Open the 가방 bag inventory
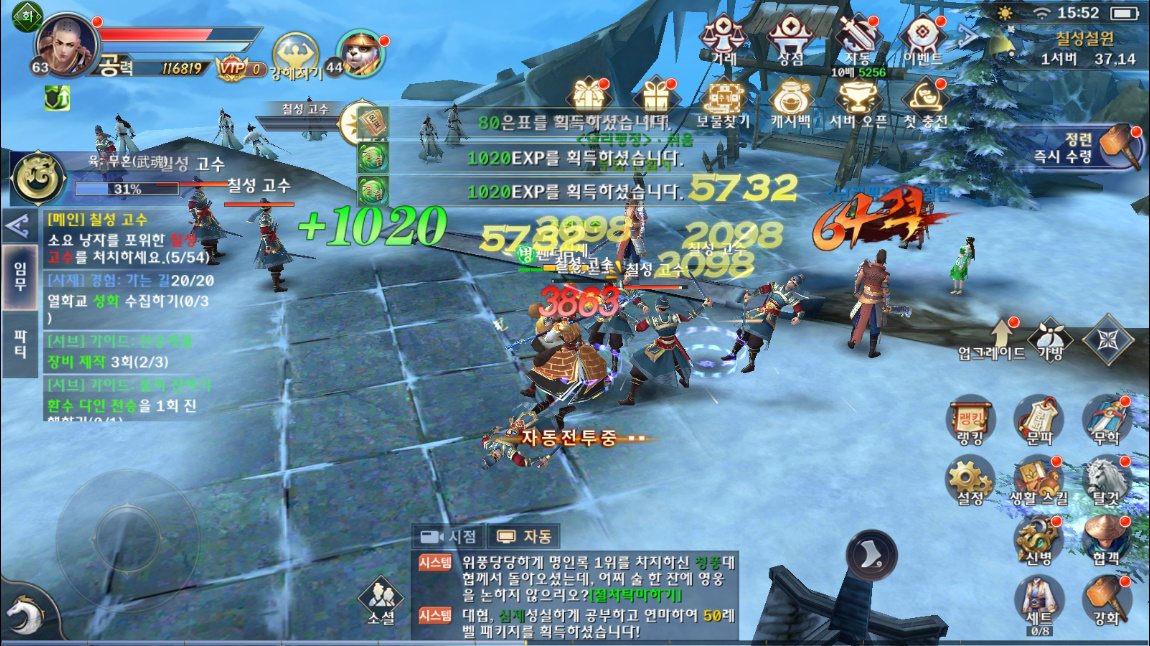 1050,337
